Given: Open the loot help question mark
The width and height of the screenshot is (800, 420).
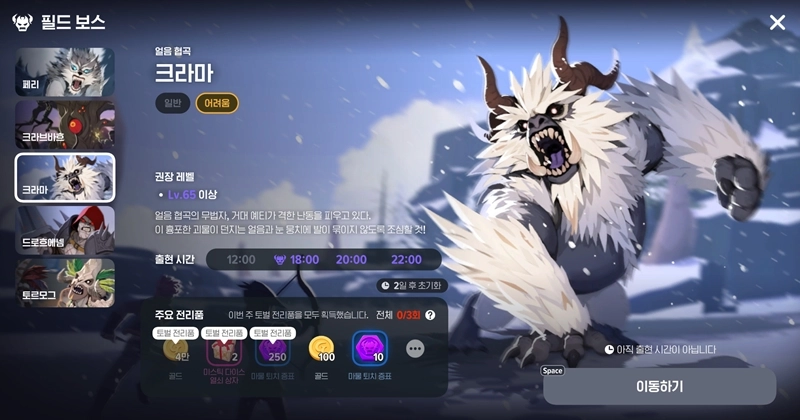Looking at the screenshot, I should click(x=430, y=315).
